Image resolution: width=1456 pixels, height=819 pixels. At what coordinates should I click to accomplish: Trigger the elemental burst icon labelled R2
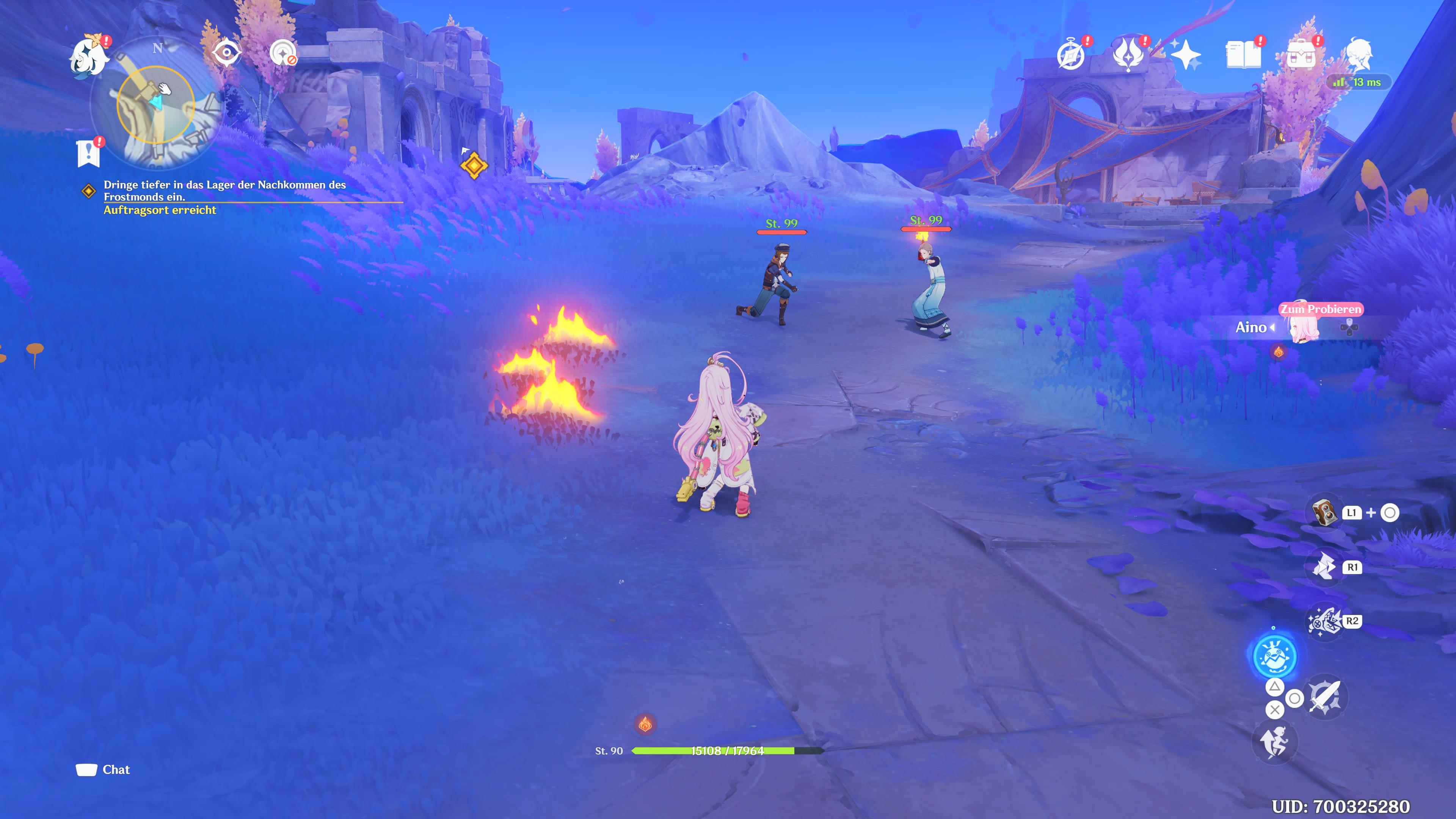pyautogui.click(x=1324, y=622)
